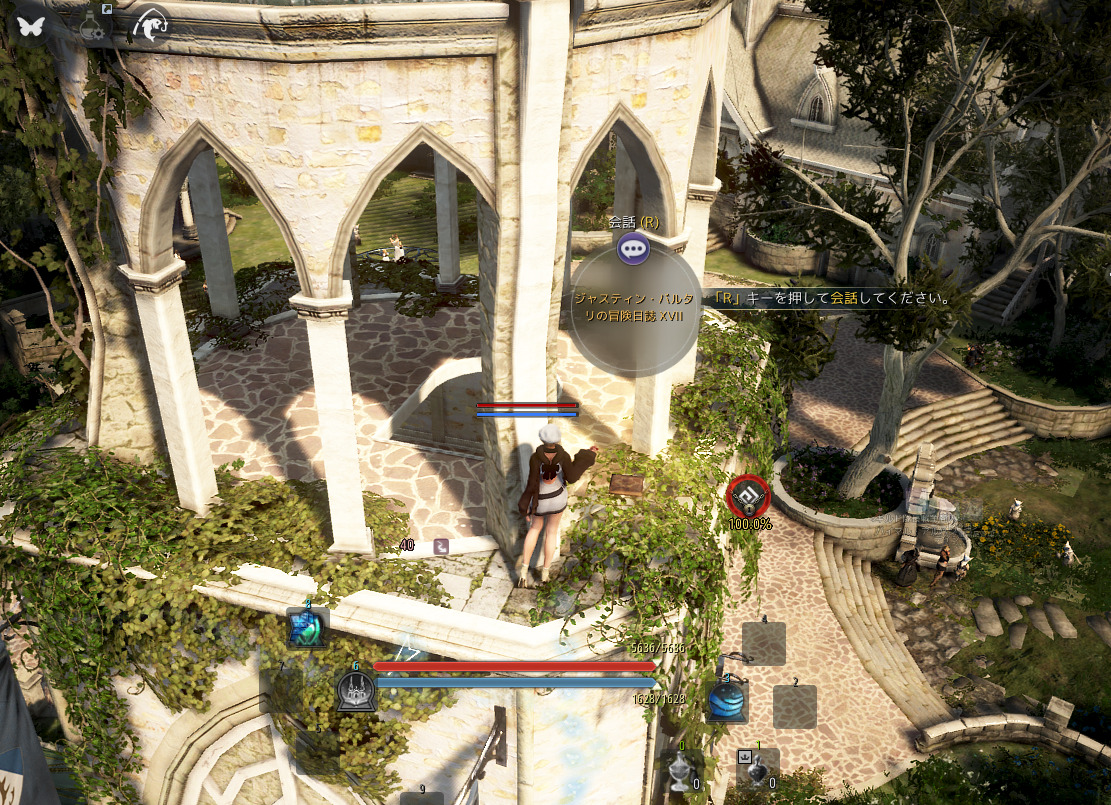Viewport: 1111px width, 805px height.
Task: Click the purple speech bubble talk icon
Action: click(x=633, y=247)
